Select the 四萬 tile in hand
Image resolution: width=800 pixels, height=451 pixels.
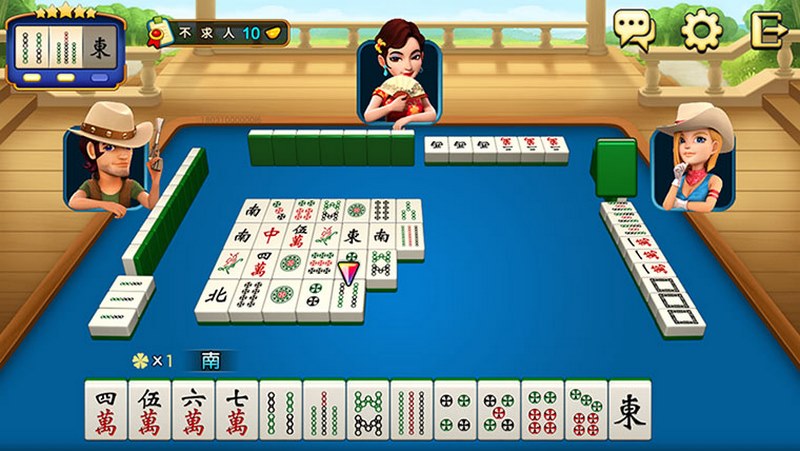tap(106, 410)
